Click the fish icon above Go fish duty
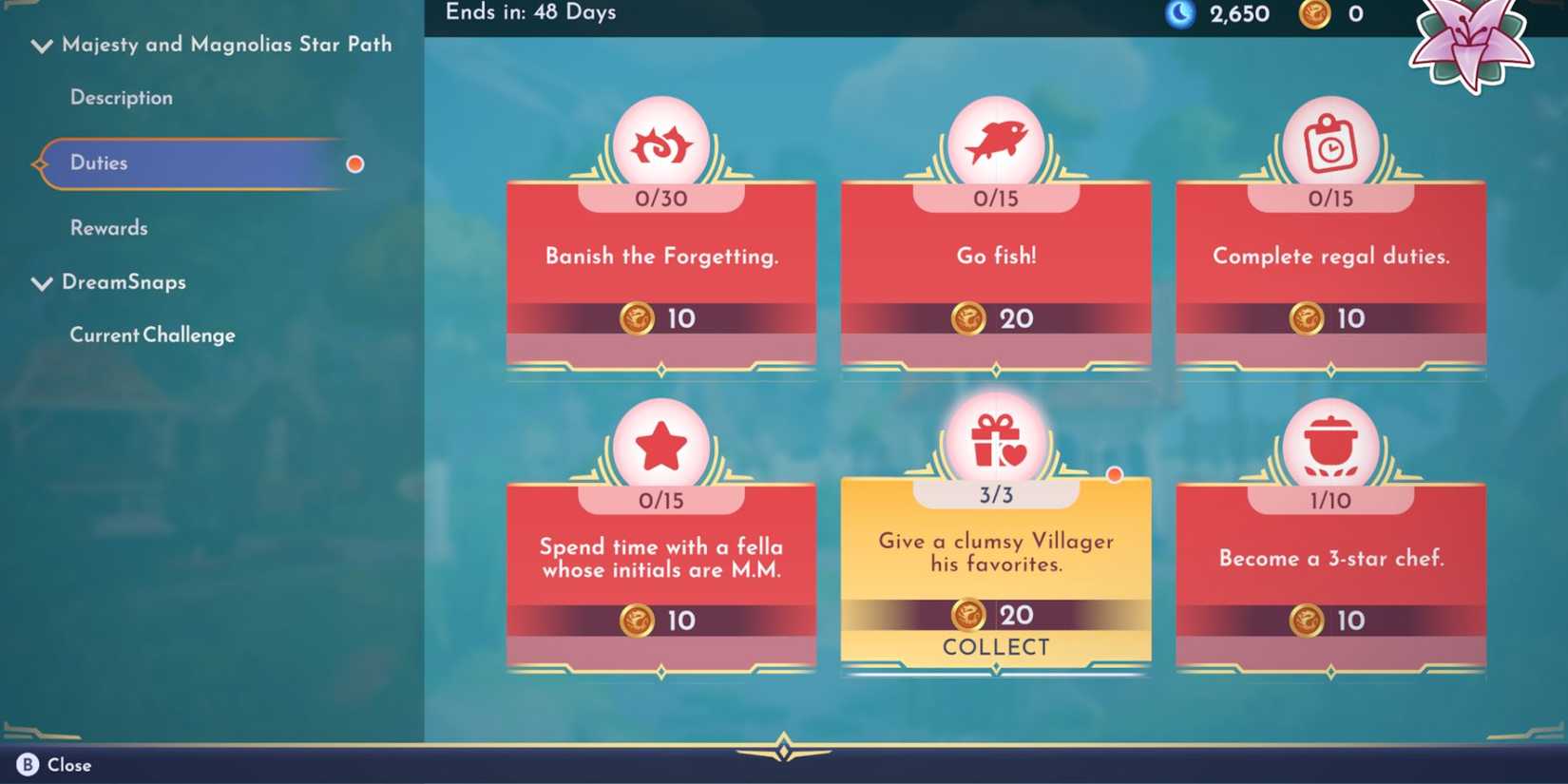 coord(997,141)
